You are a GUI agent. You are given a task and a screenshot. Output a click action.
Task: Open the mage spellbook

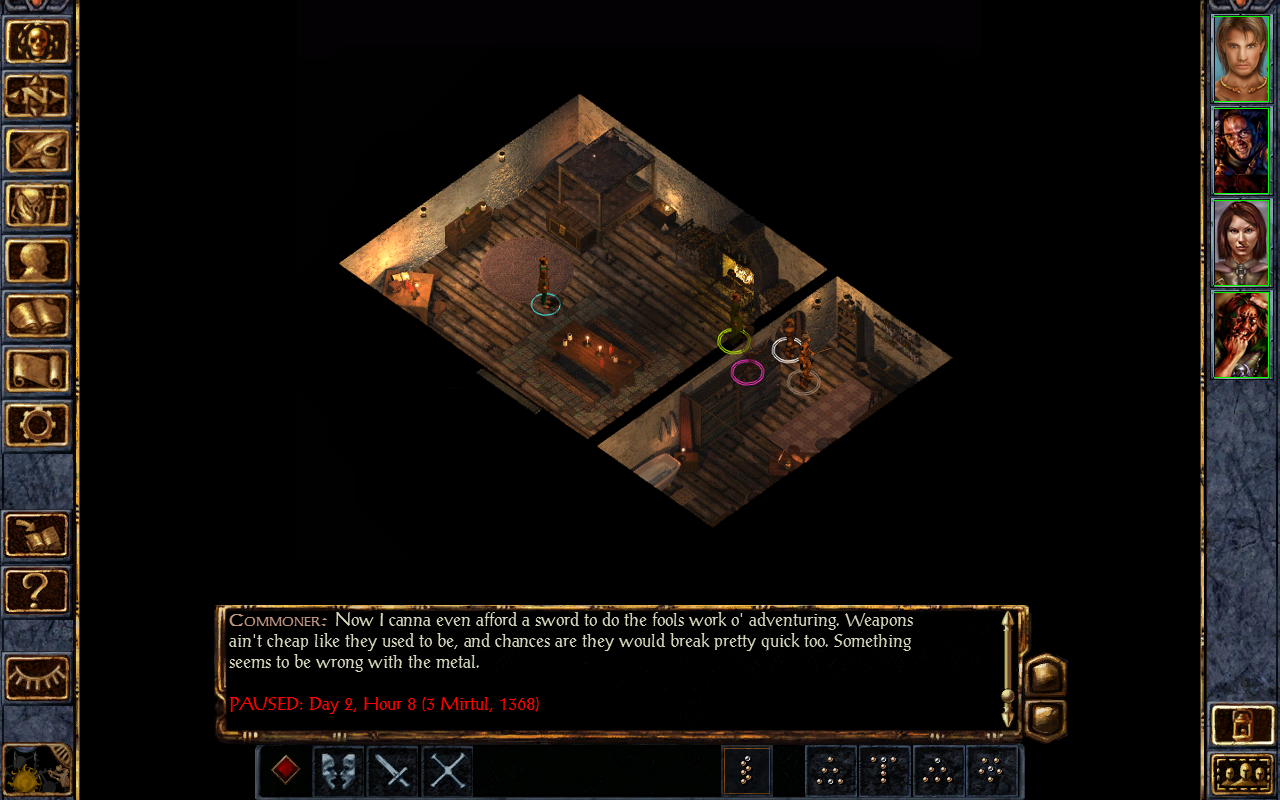pyautogui.click(x=38, y=316)
